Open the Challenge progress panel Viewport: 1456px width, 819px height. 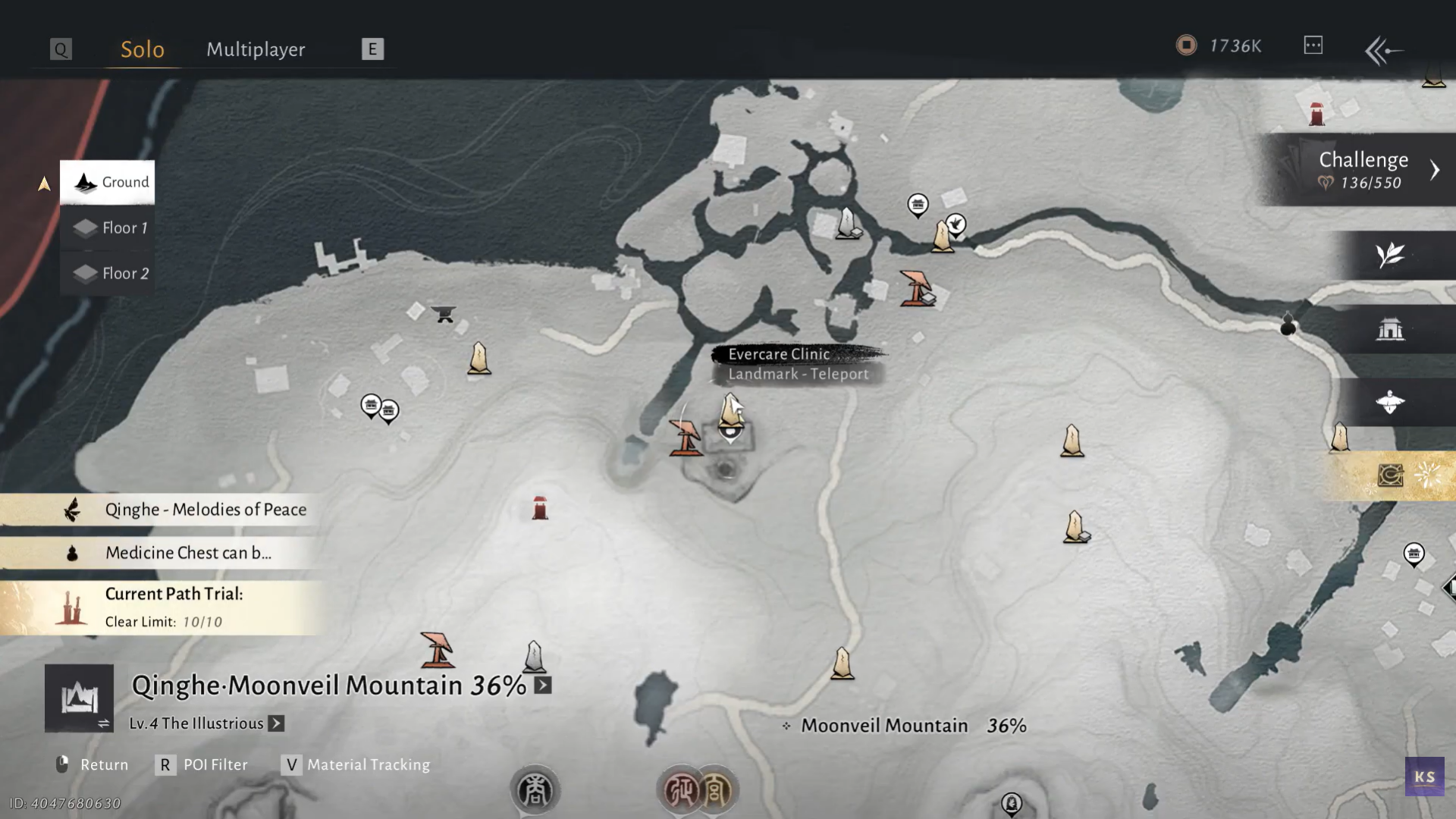pos(1361,170)
